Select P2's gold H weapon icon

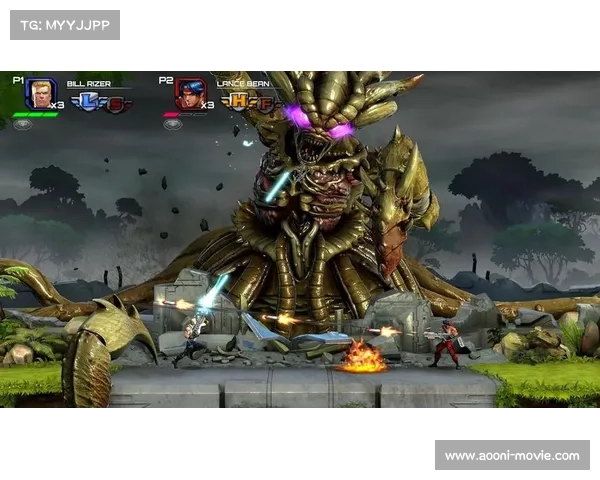tap(238, 101)
